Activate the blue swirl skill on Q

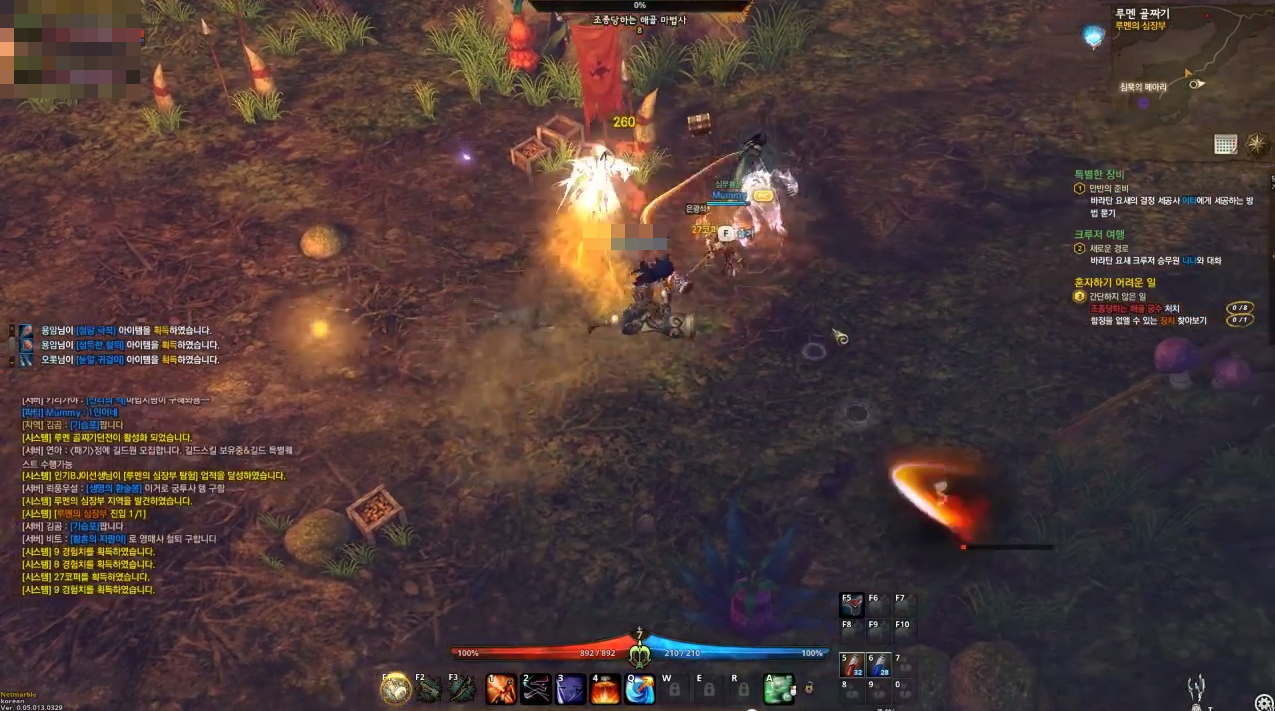(x=640, y=689)
